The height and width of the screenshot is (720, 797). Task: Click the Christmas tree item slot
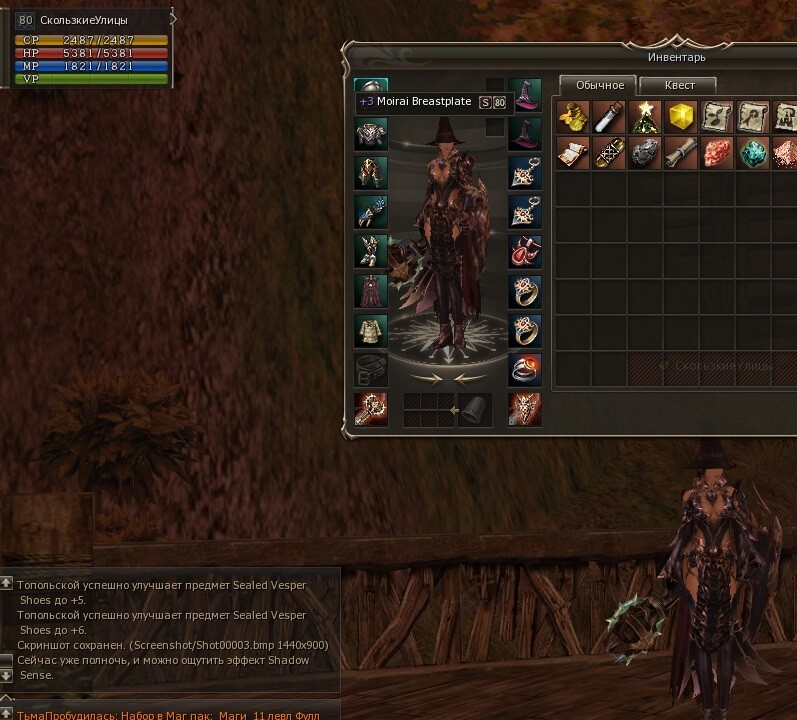coord(645,117)
